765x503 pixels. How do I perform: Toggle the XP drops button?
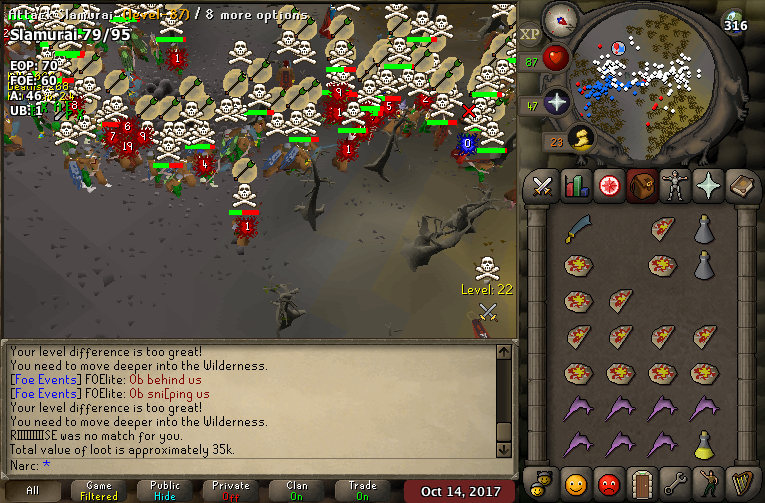tap(530, 35)
